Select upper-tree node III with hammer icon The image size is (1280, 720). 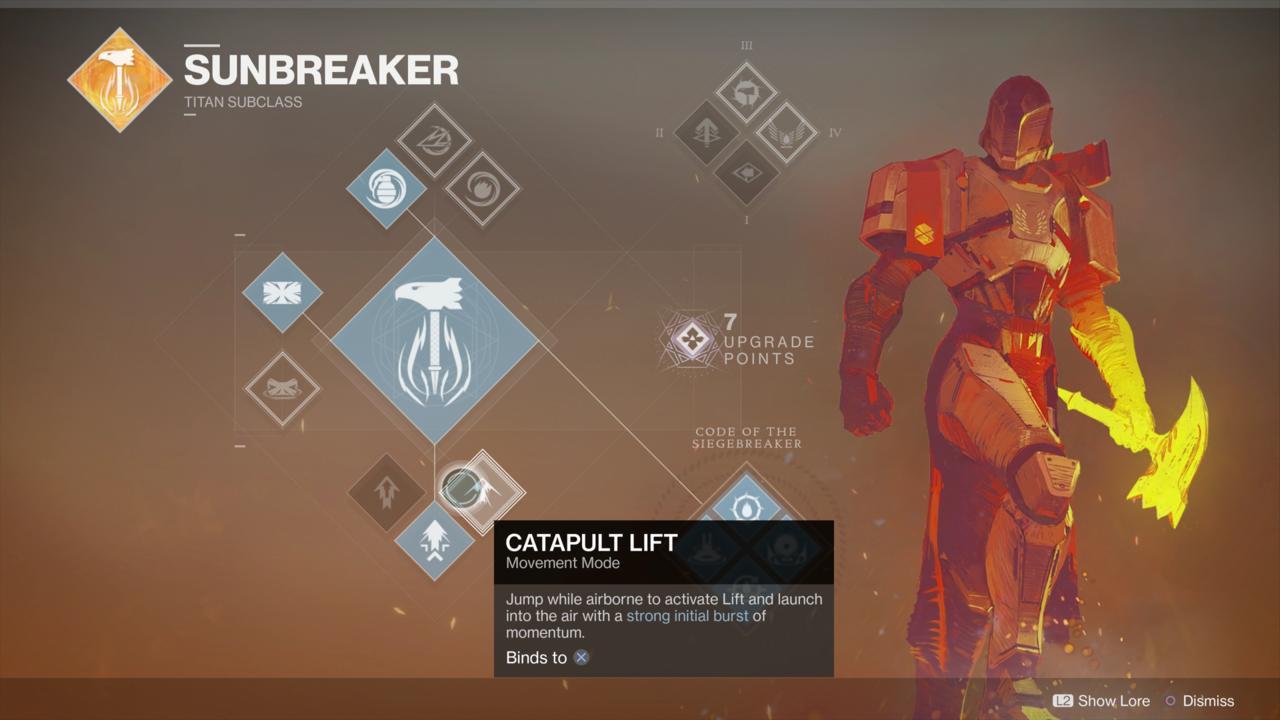(x=746, y=94)
